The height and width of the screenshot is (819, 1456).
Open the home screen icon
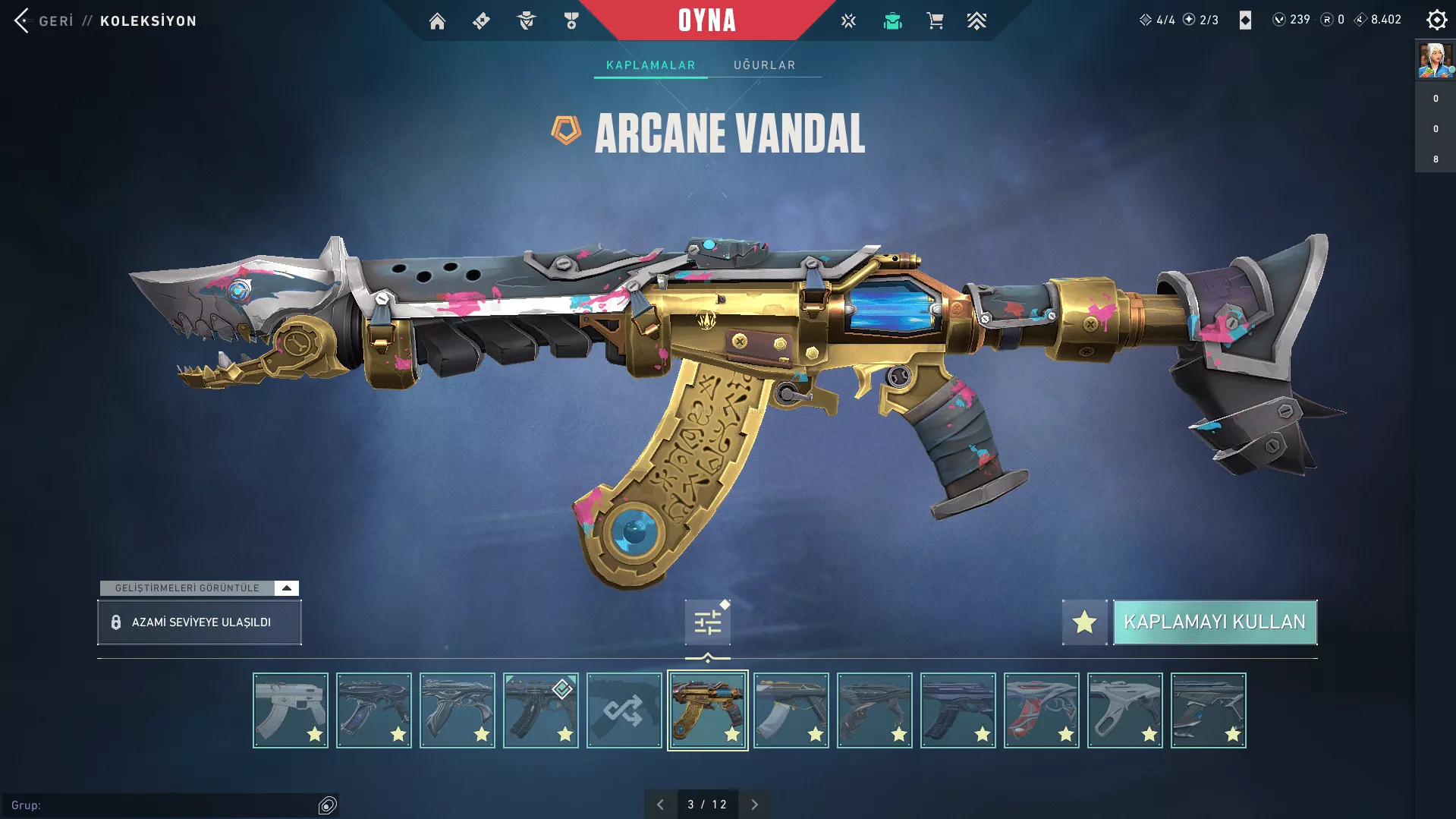pyautogui.click(x=437, y=21)
